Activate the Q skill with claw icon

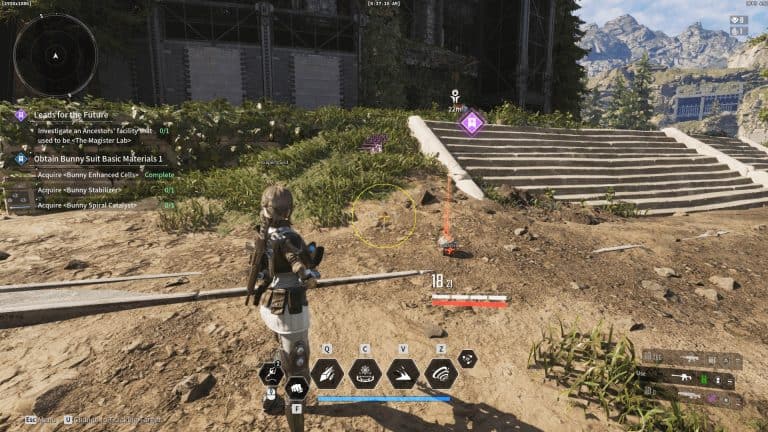click(327, 373)
